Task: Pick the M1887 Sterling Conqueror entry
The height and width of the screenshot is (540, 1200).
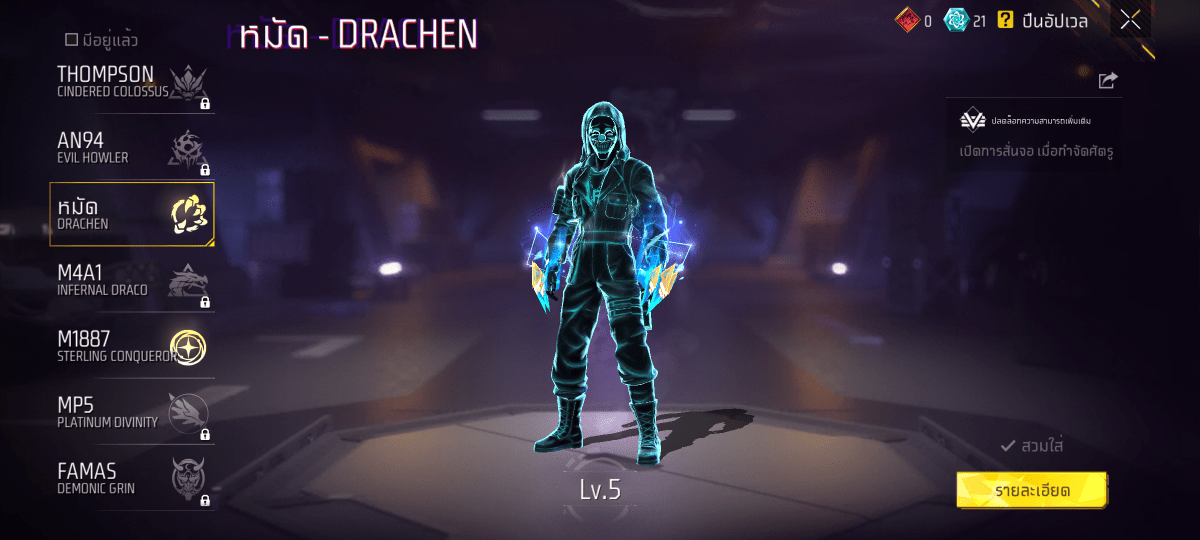Action: click(133, 347)
